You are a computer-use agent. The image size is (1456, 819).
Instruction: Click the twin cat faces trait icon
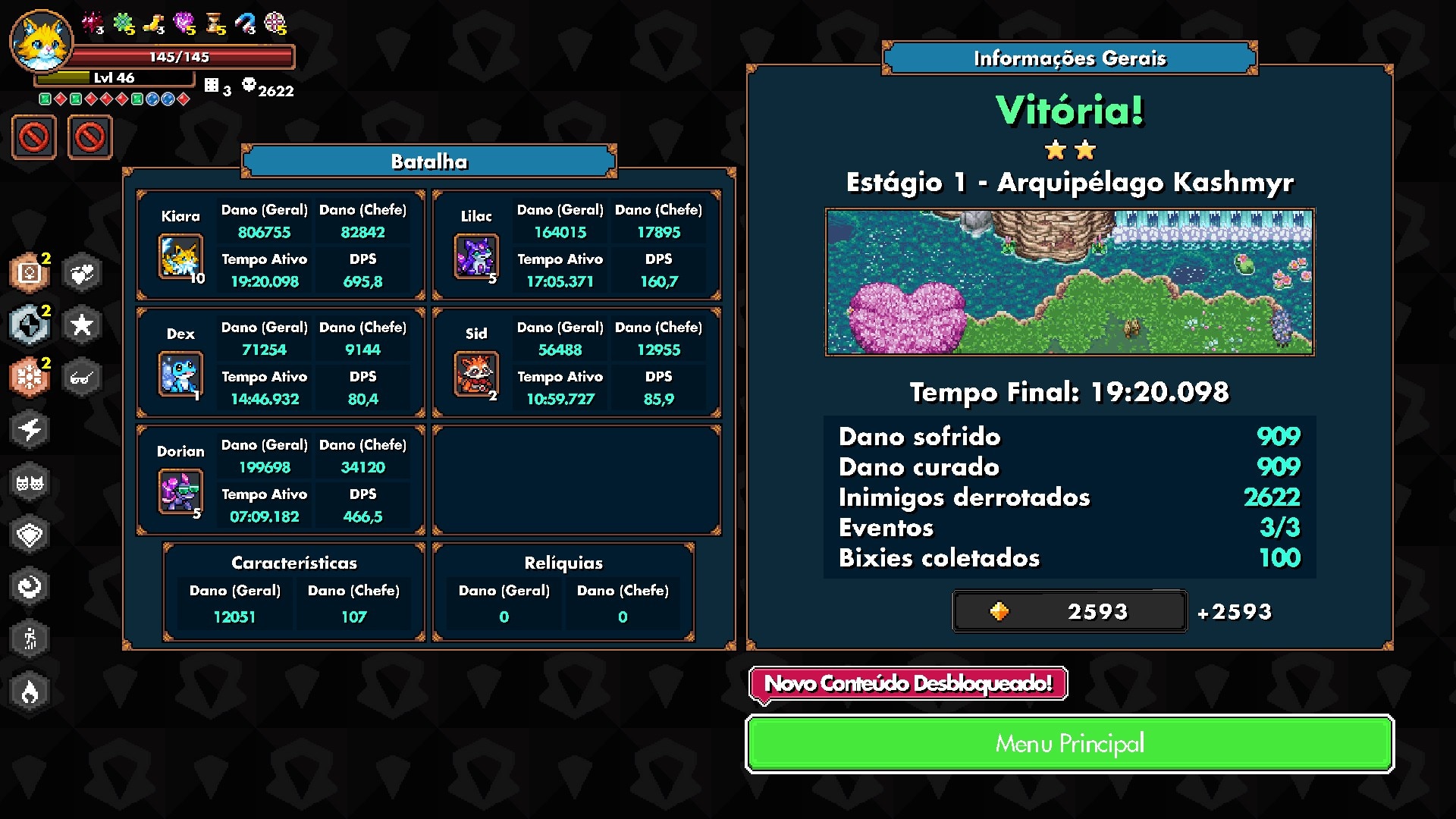[30, 482]
